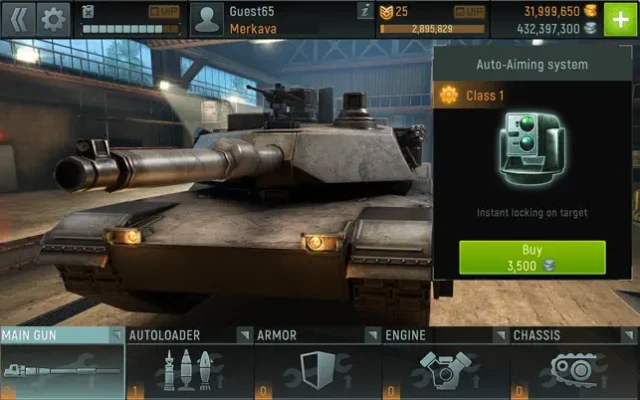Go back with the double-arrow button

18,17
